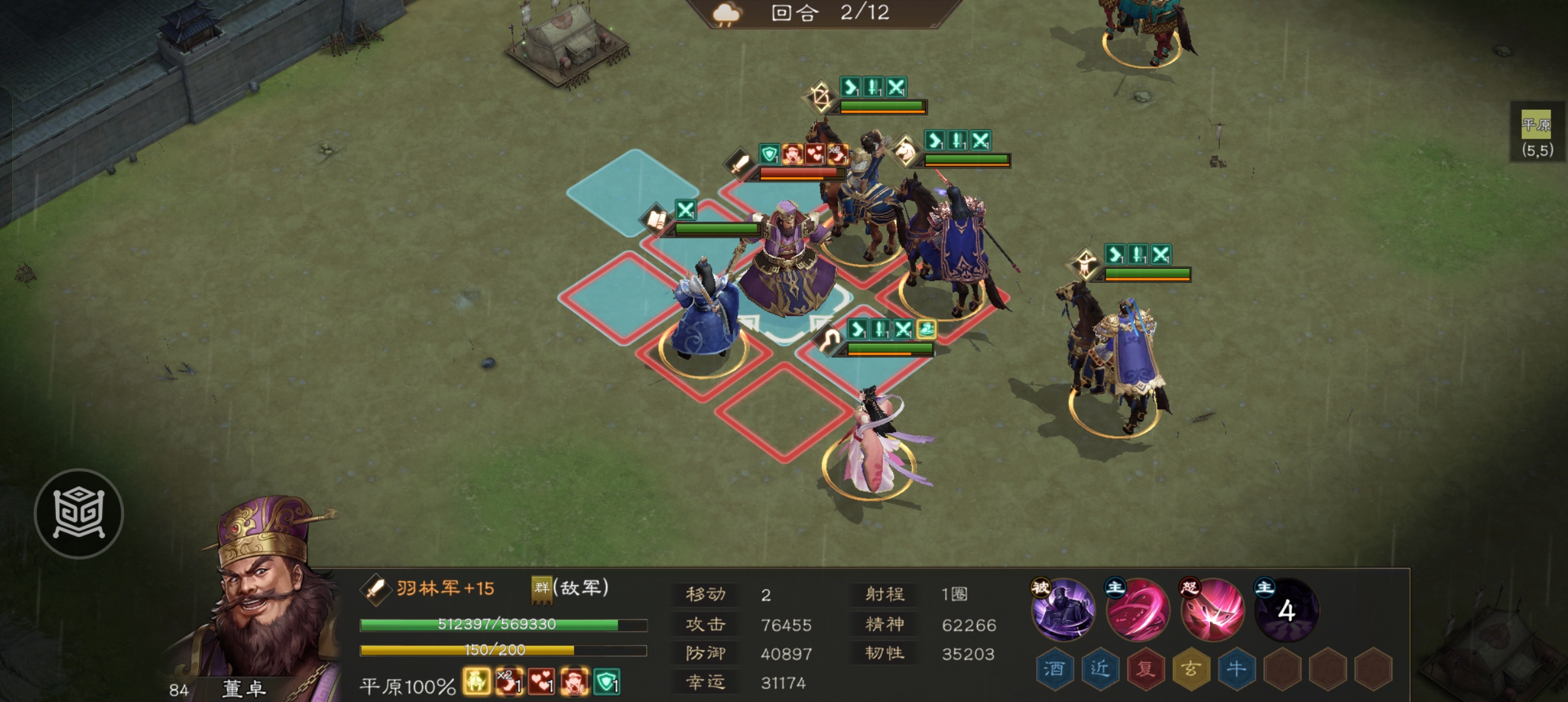
Task: Click the weather cloud icon beside the turn counter
Action: tap(728, 12)
